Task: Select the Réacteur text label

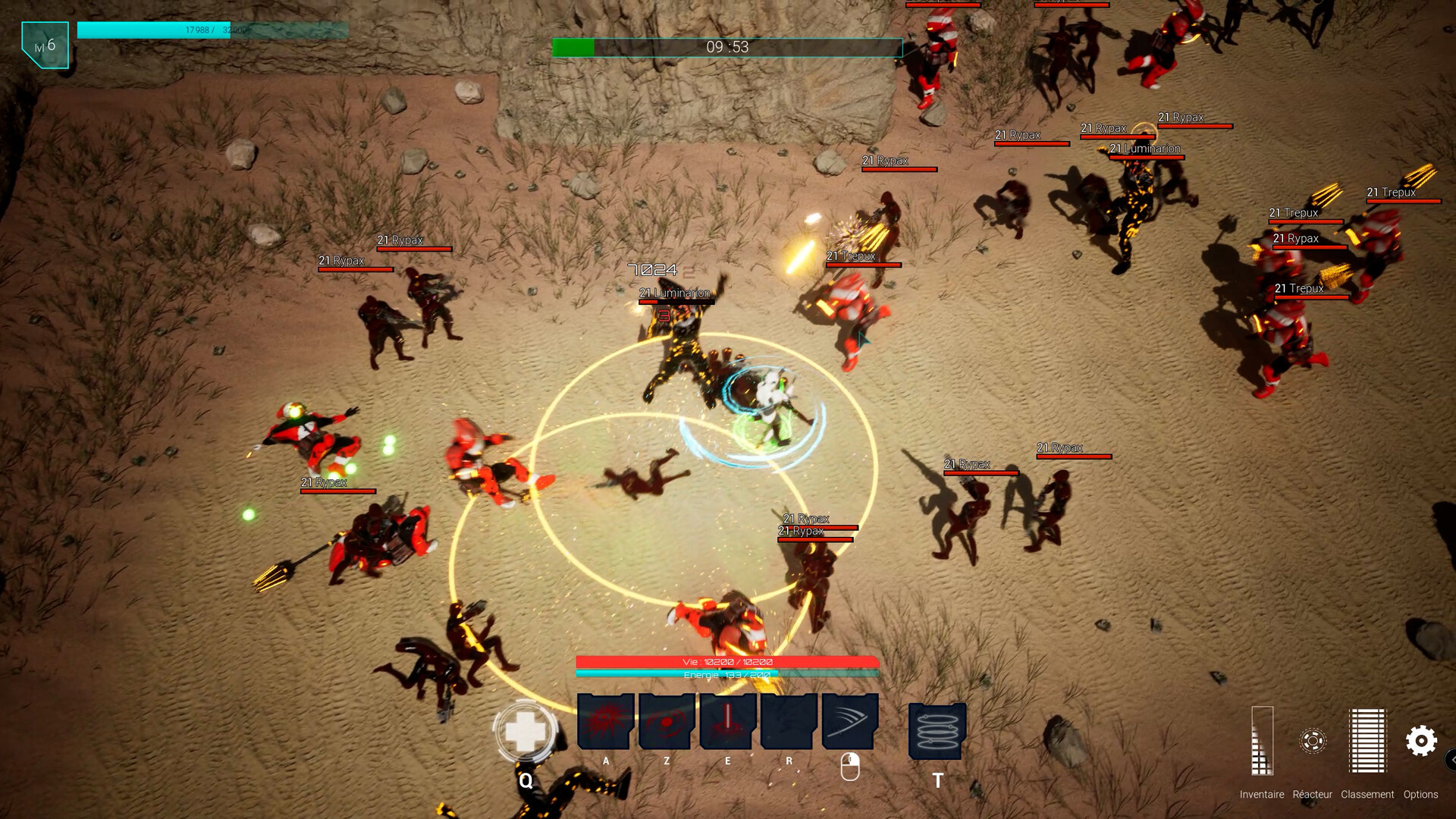Action: [x=1314, y=795]
